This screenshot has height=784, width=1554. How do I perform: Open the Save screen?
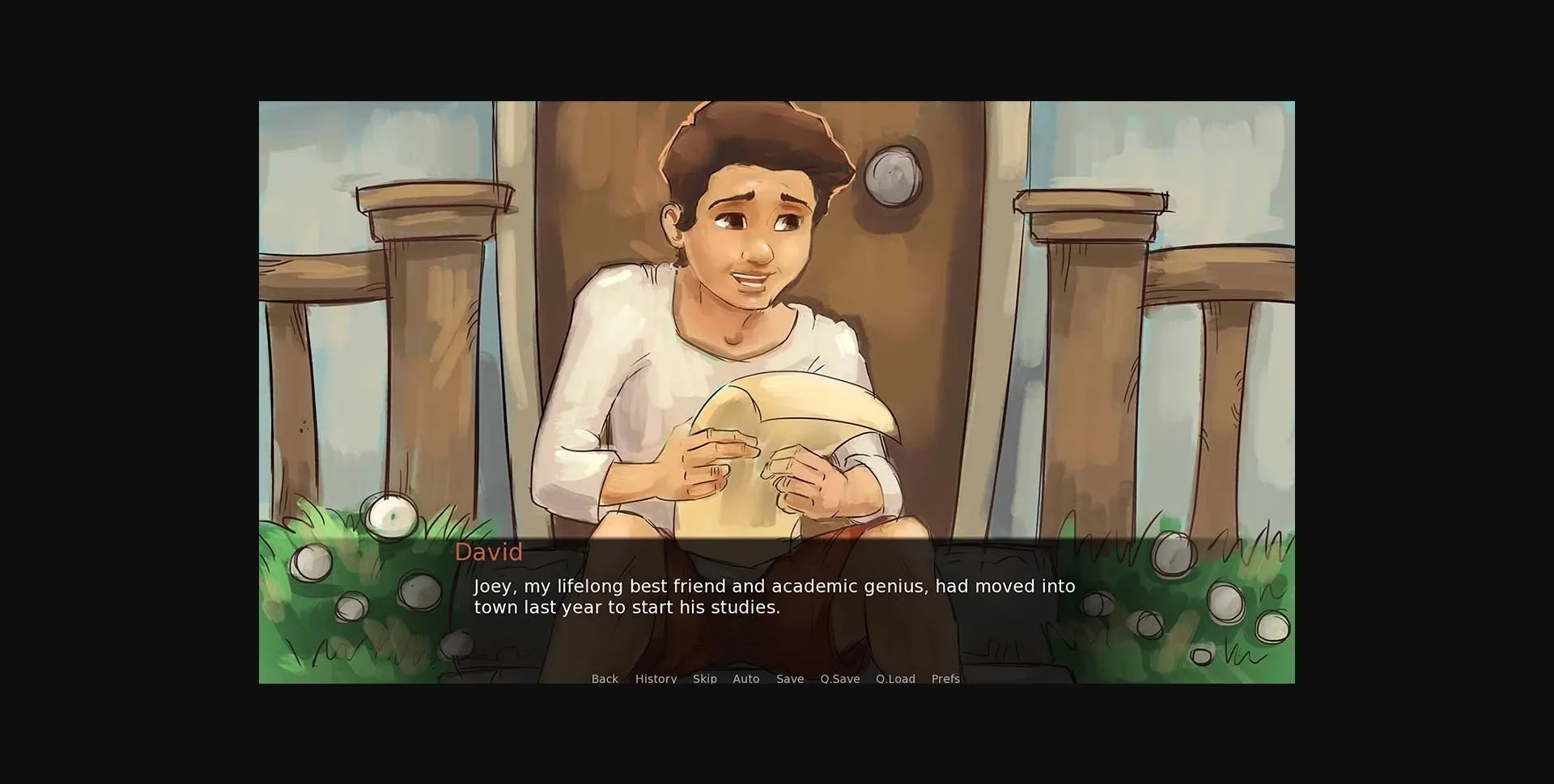[790, 679]
